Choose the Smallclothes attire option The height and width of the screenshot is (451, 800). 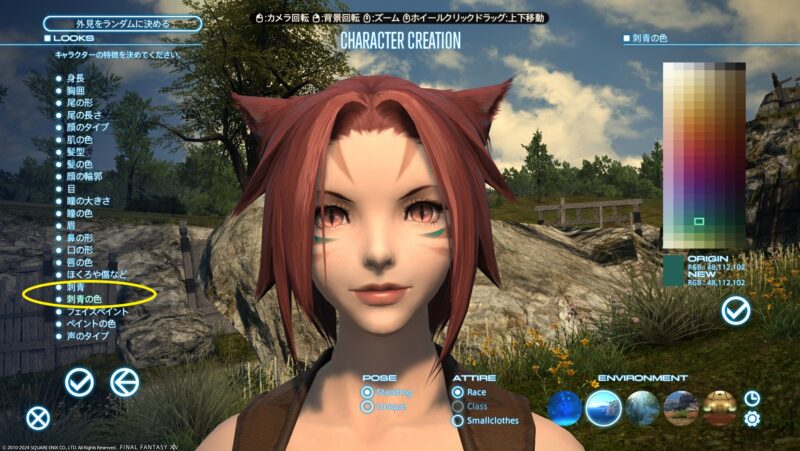click(x=458, y=420)
